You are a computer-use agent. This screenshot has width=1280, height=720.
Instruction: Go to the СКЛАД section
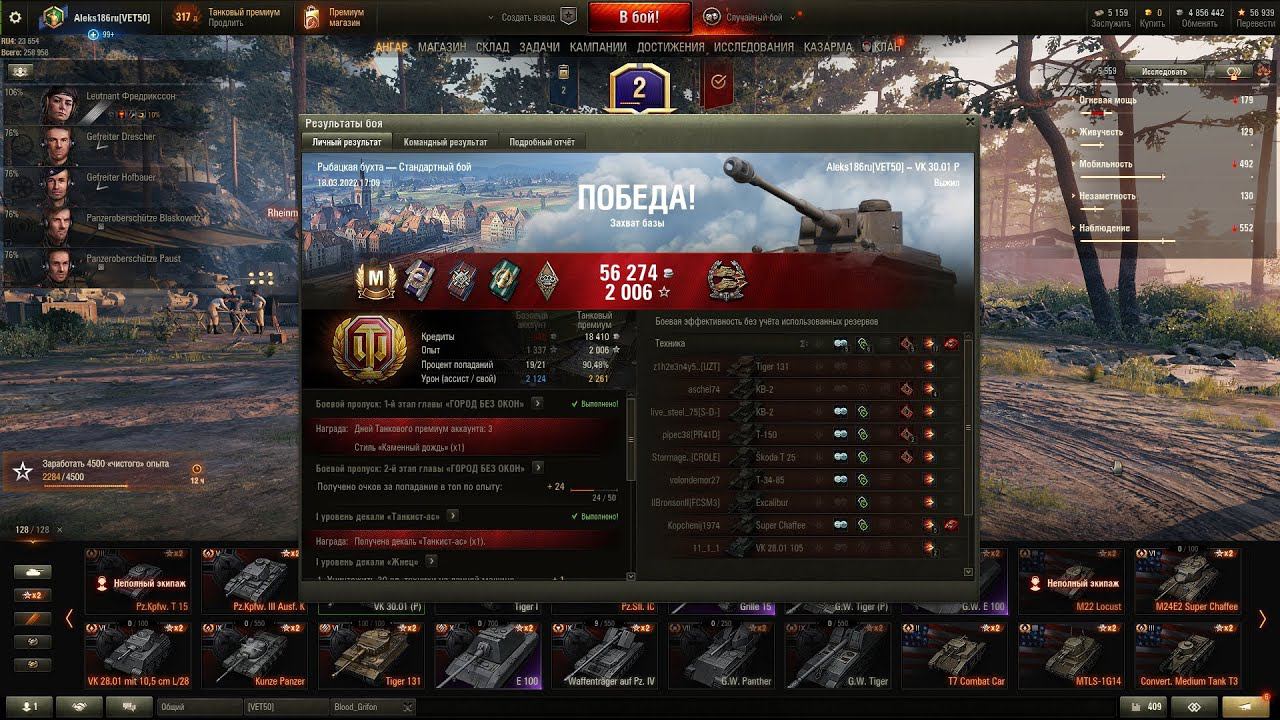click(493, 47)
